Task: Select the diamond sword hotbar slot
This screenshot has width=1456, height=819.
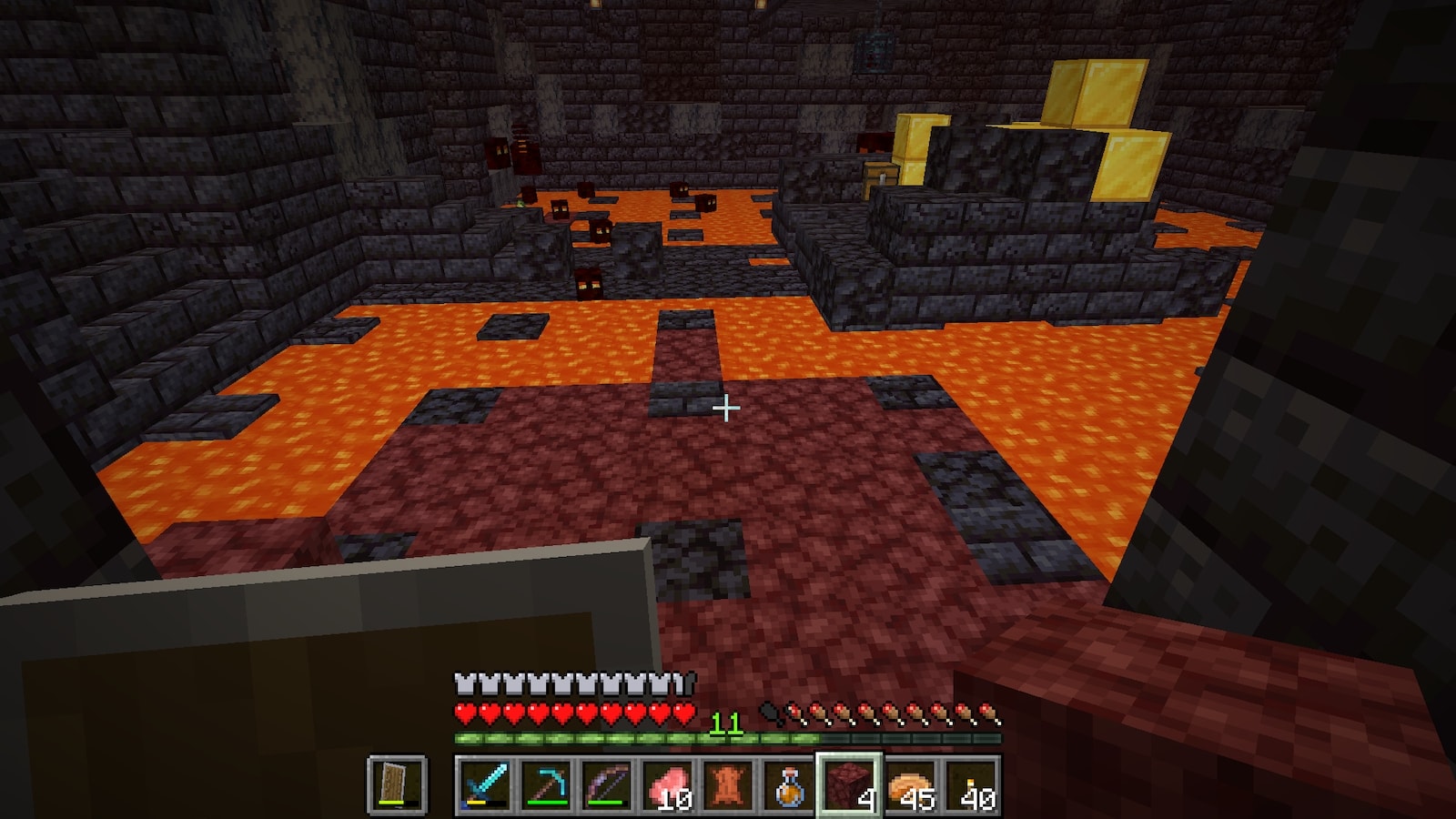Action: (484, 784)
